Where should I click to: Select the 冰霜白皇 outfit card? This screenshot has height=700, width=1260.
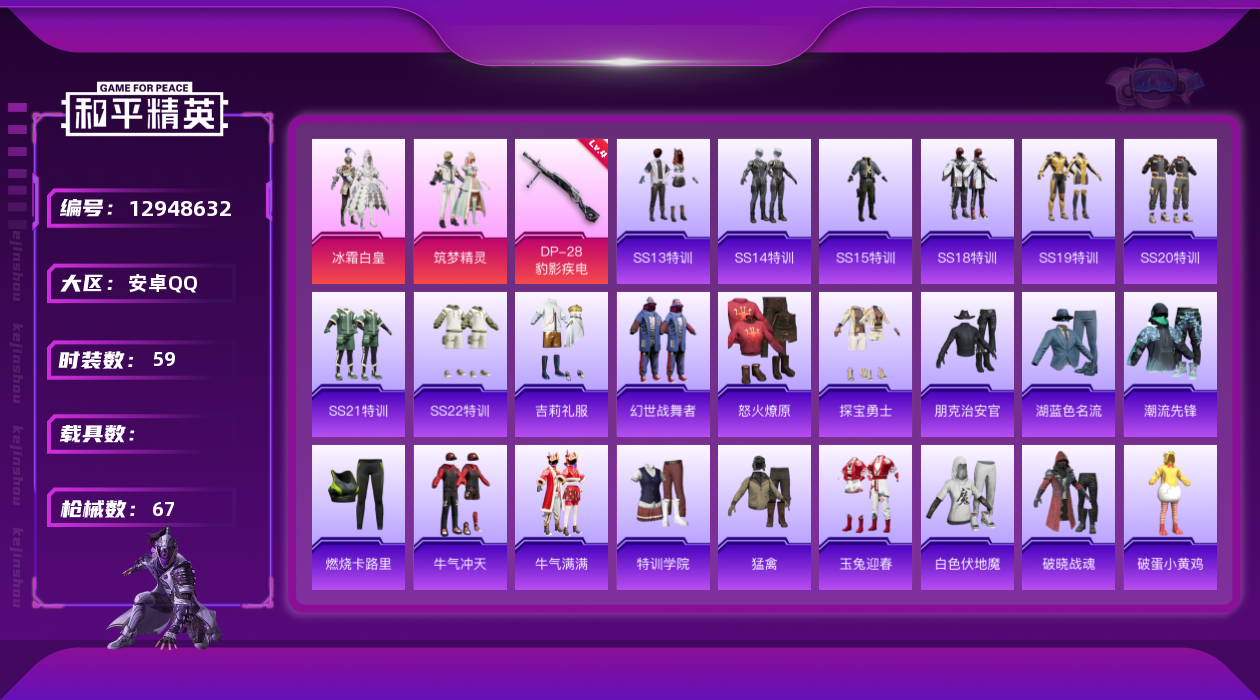pyautogui.click(x=358, y=210)
